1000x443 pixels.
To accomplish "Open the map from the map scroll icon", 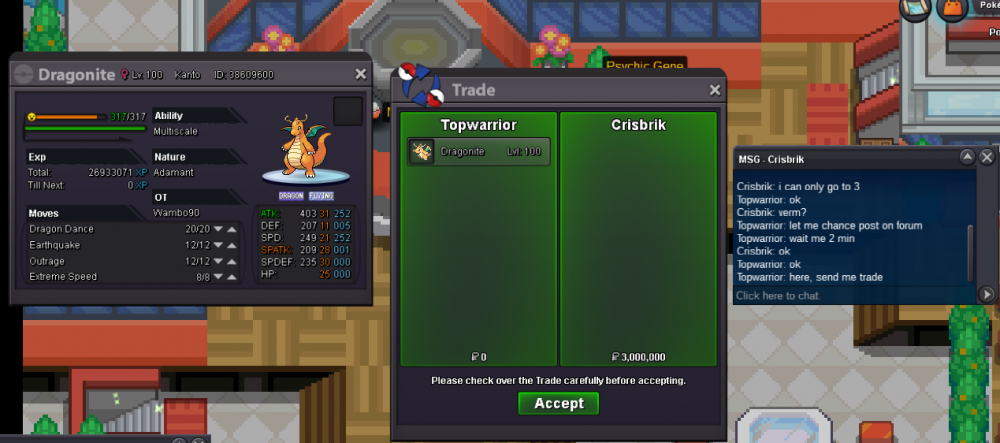I will tap(915, 10).
